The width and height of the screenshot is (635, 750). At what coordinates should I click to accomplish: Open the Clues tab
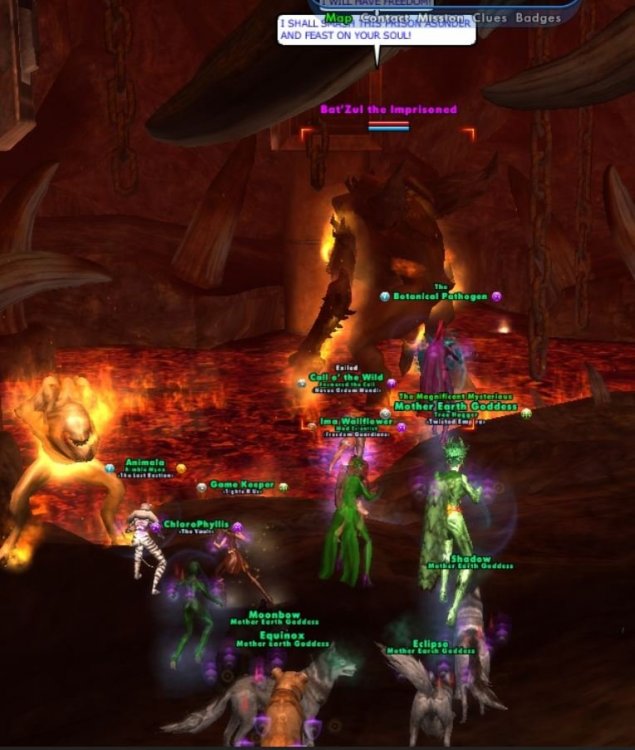488,18
